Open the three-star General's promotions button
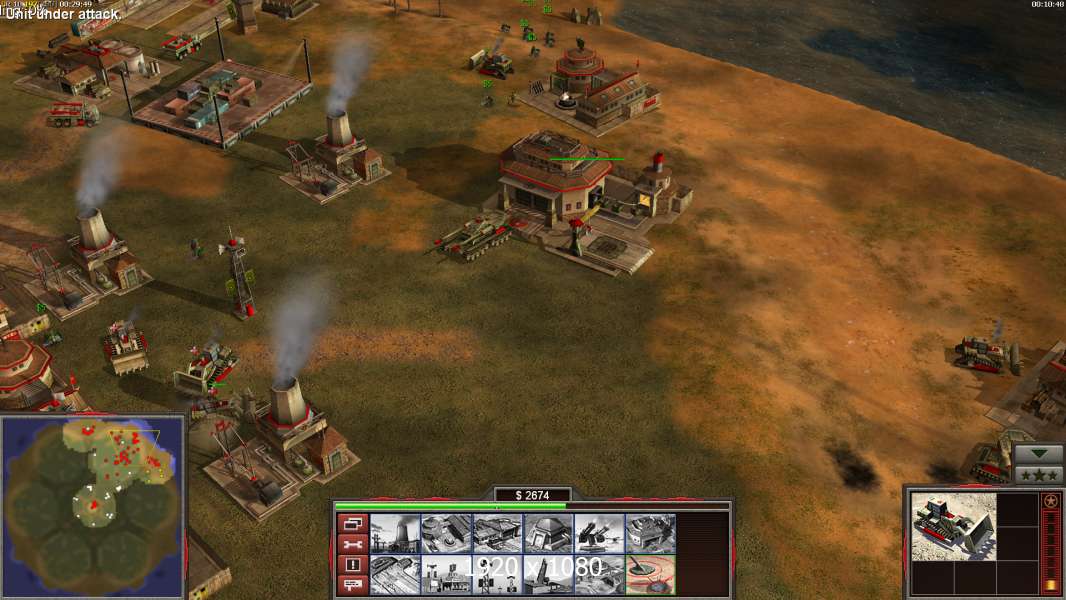Viewport: 1066px width, 600px height. 1038,474
